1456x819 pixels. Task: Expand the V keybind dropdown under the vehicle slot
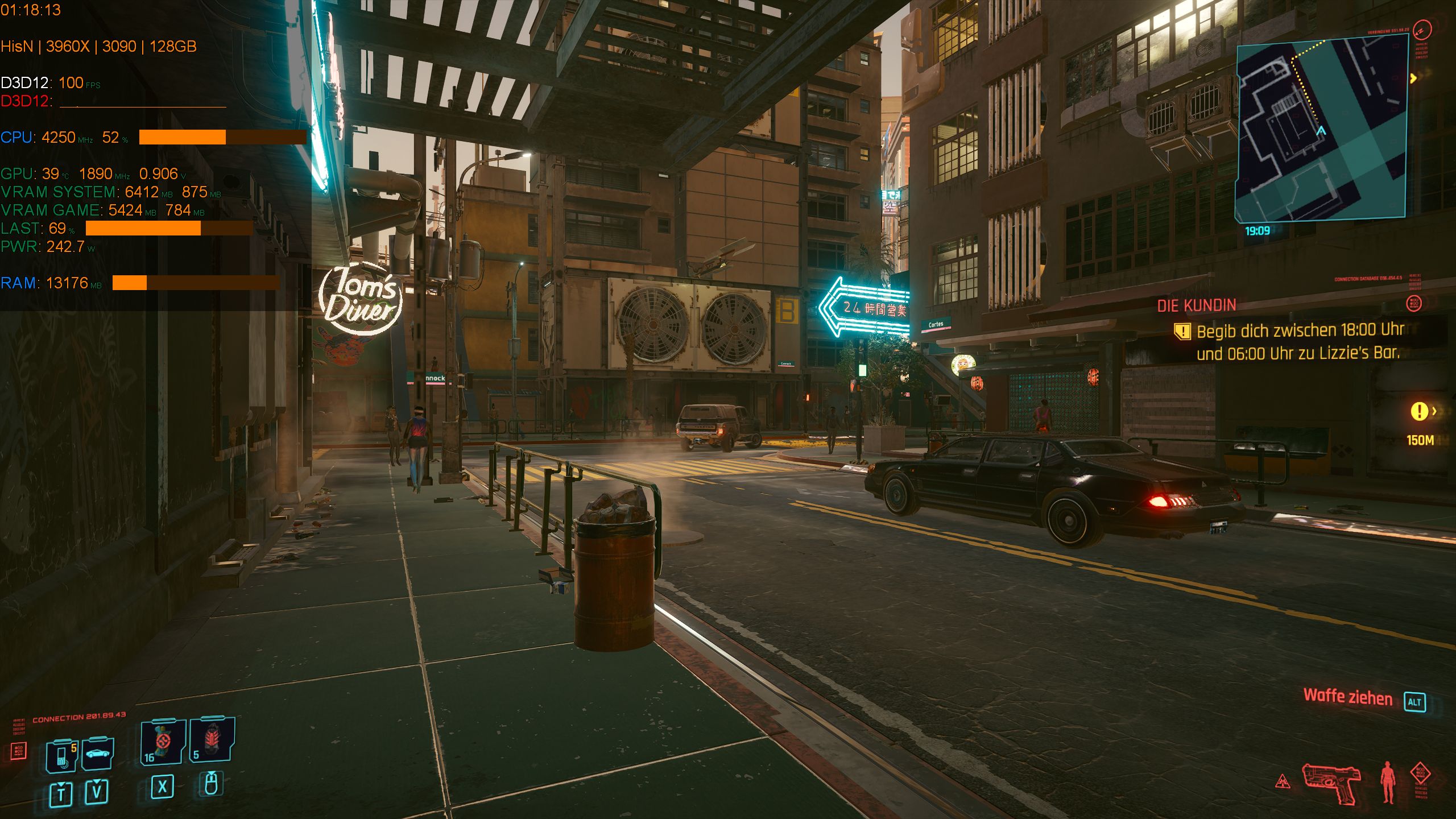point(98,791)
